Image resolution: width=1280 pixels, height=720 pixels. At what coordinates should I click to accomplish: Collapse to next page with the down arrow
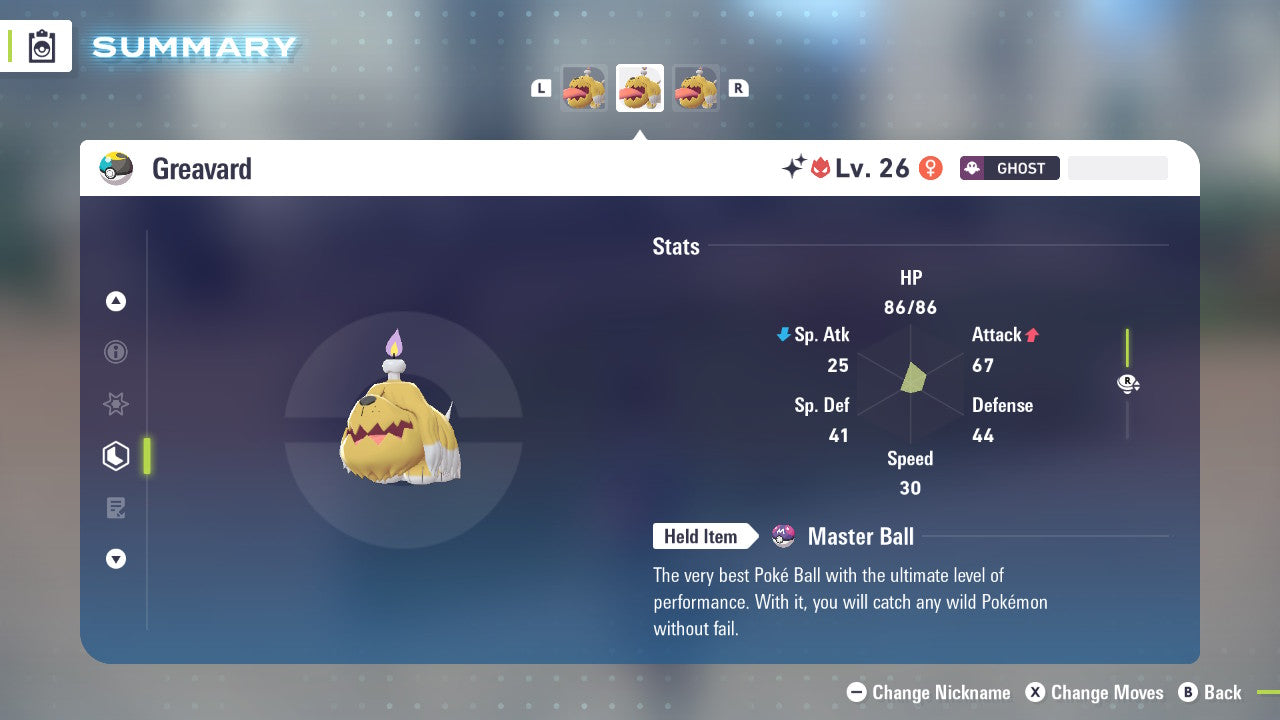coord(116,559)
